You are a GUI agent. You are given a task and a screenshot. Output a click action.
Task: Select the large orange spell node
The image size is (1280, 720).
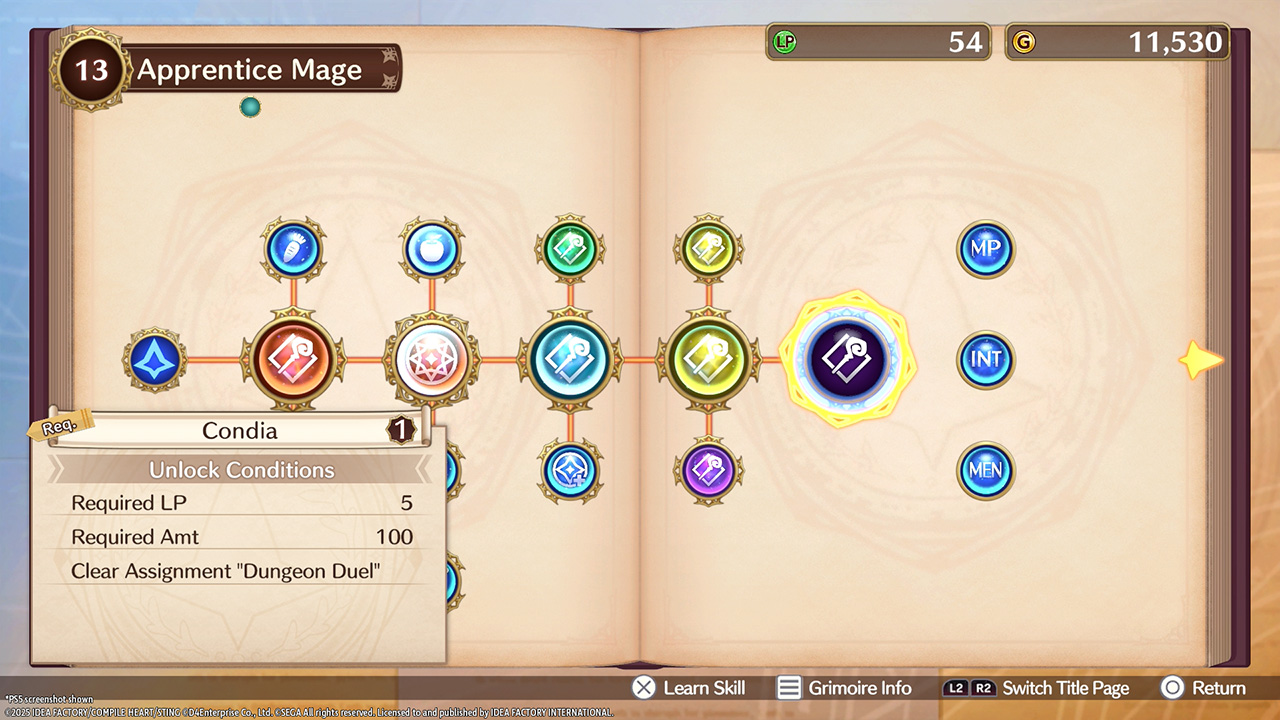pos(293,360)
